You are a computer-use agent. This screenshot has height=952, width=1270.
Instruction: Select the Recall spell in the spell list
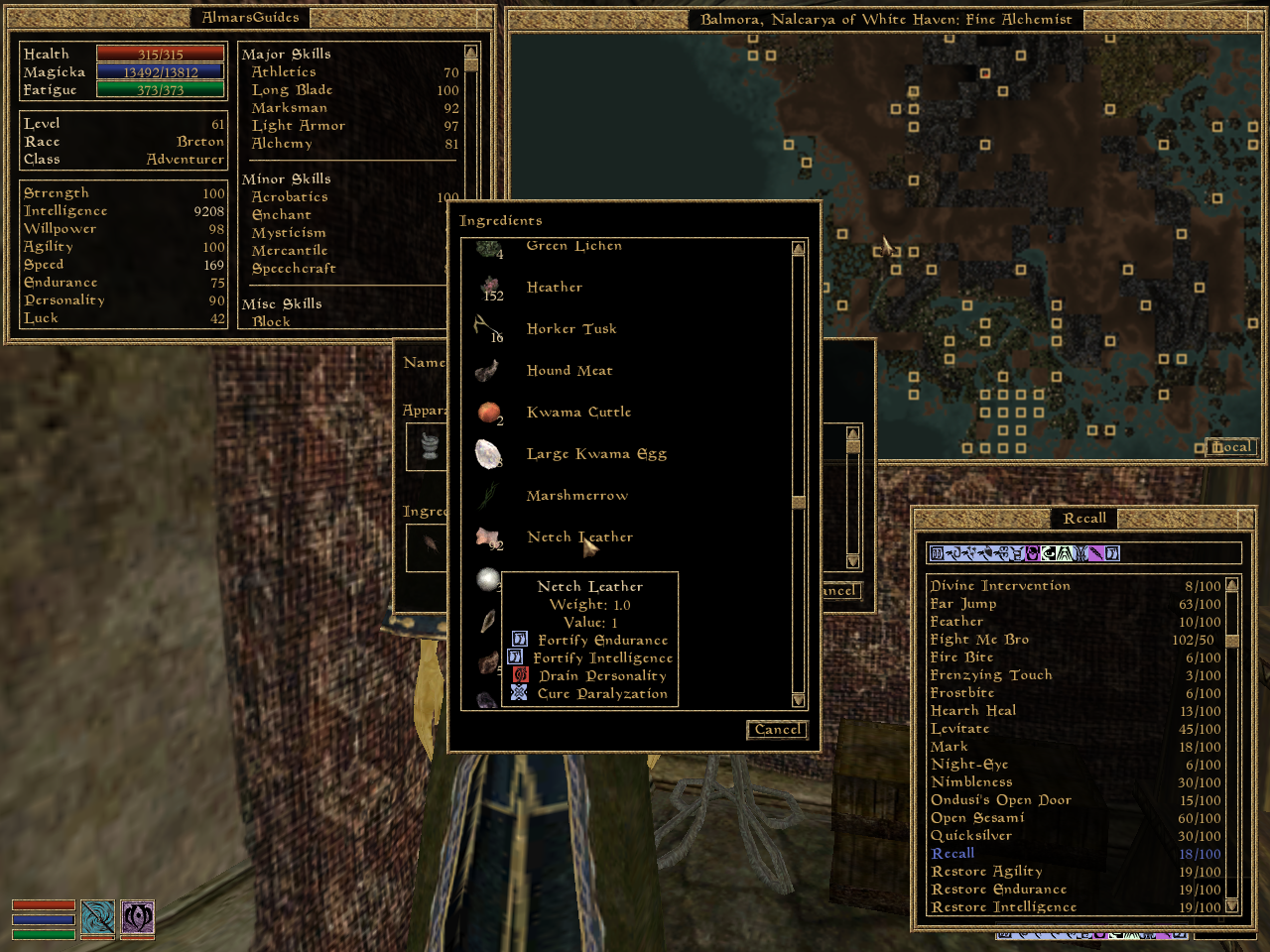[x=952, y=853]
